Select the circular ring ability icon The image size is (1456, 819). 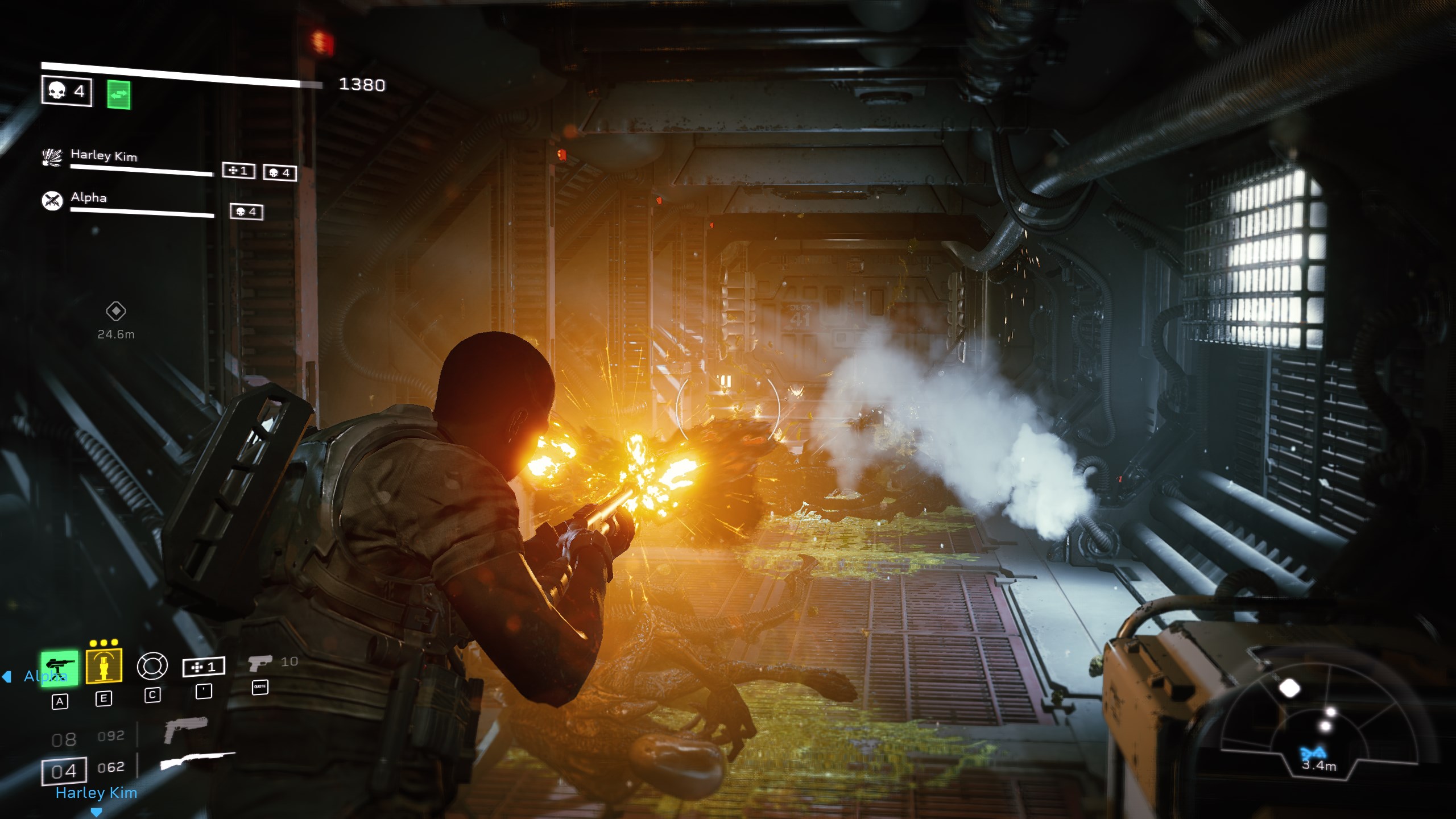(x=152, y=666)
